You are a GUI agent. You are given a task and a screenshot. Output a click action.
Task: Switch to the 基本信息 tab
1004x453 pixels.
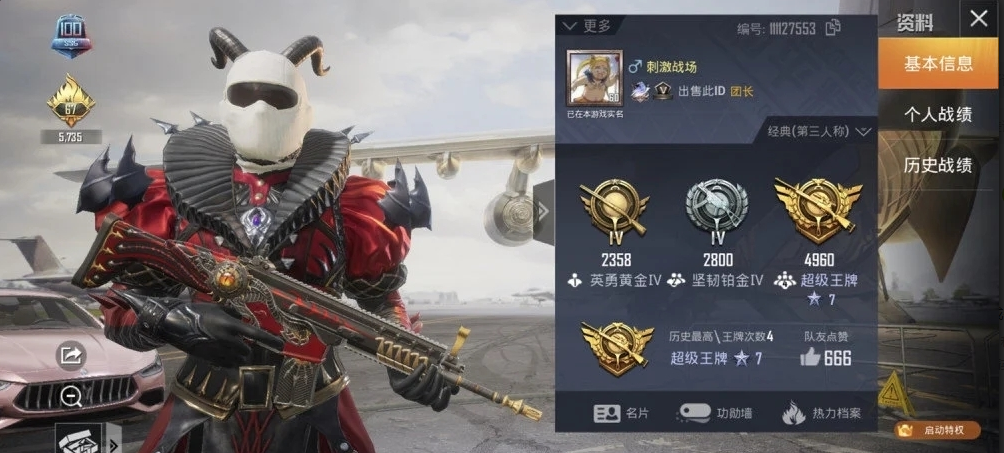pyautogui.click(x=938, y=64)
